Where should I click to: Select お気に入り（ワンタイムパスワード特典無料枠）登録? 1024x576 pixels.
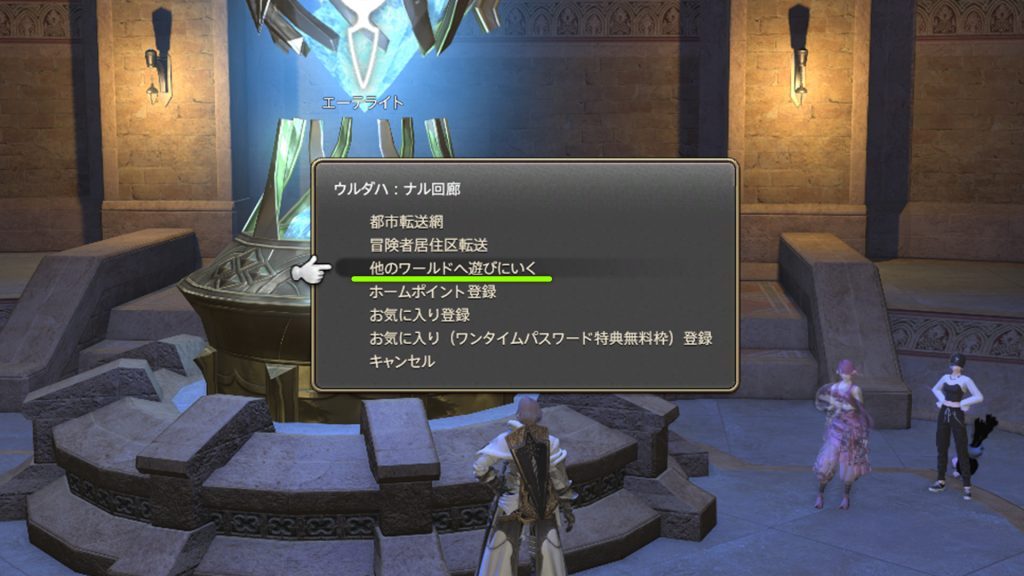[540, 338]
